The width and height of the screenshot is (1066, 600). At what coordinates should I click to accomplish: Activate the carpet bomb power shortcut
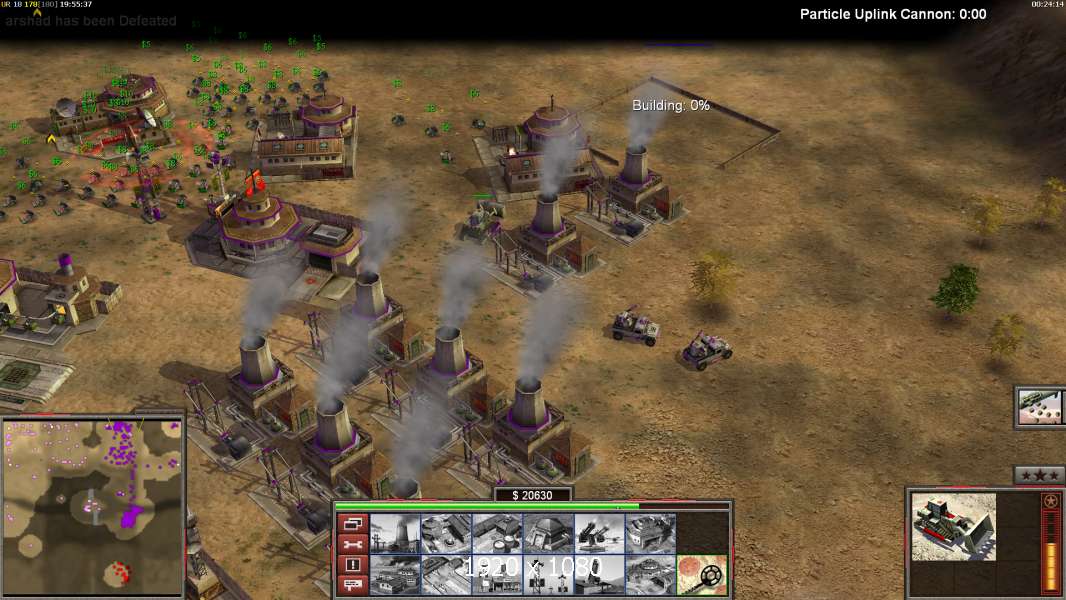pyautogui.click(x=1040, y=407)
